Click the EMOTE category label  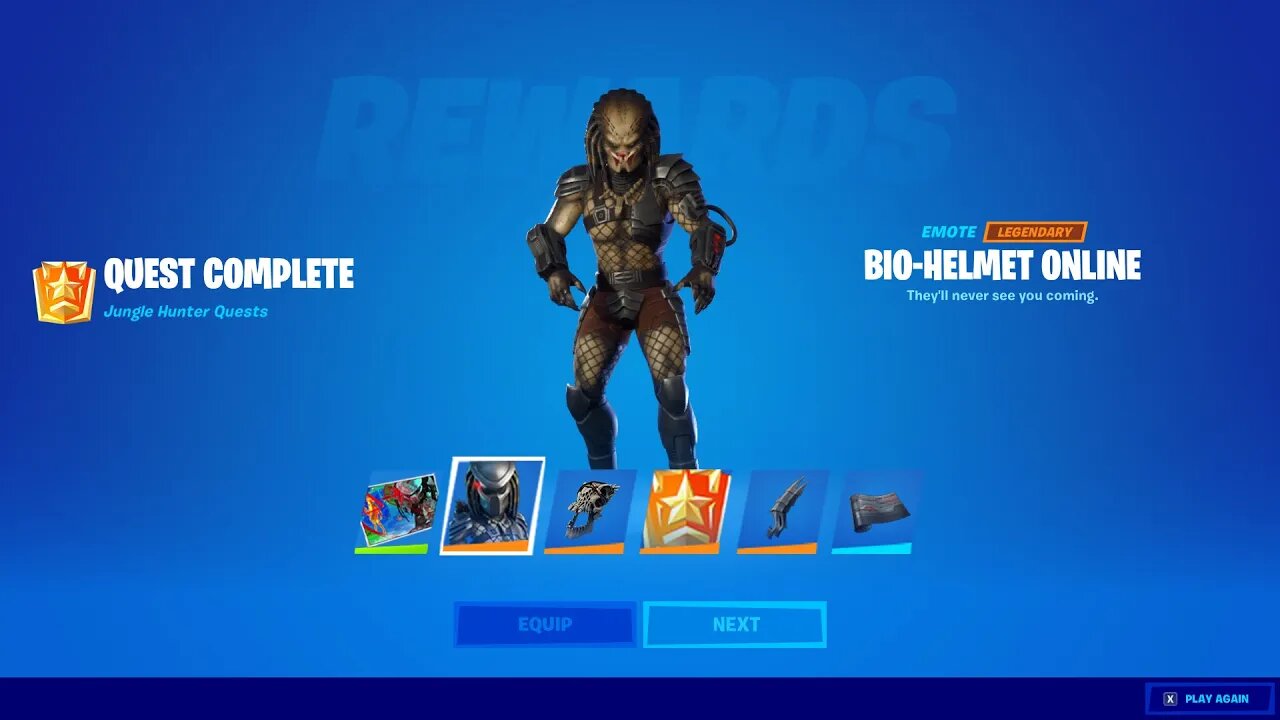(x=949, y=231)
